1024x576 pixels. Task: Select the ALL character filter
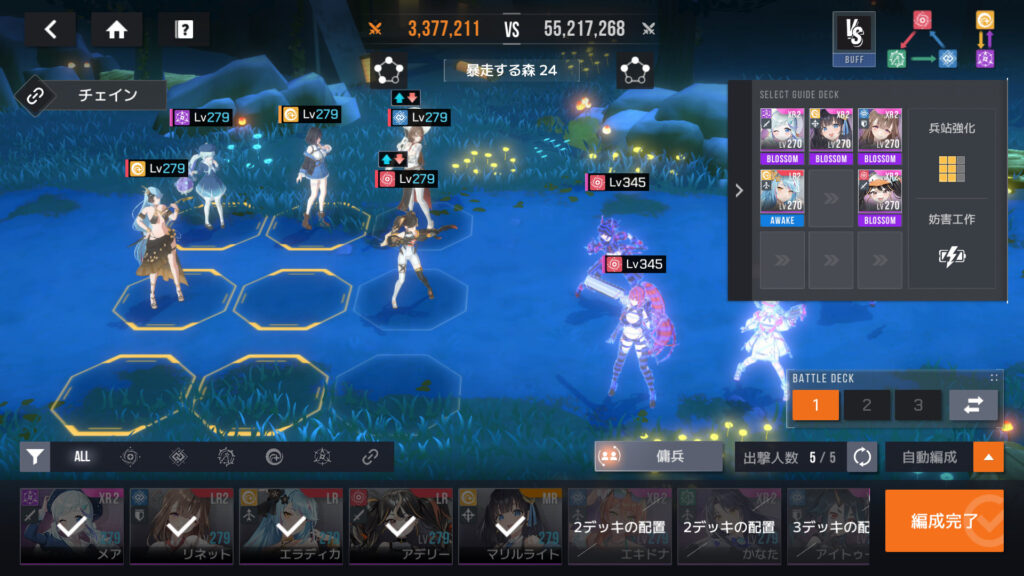coord(82,457)
